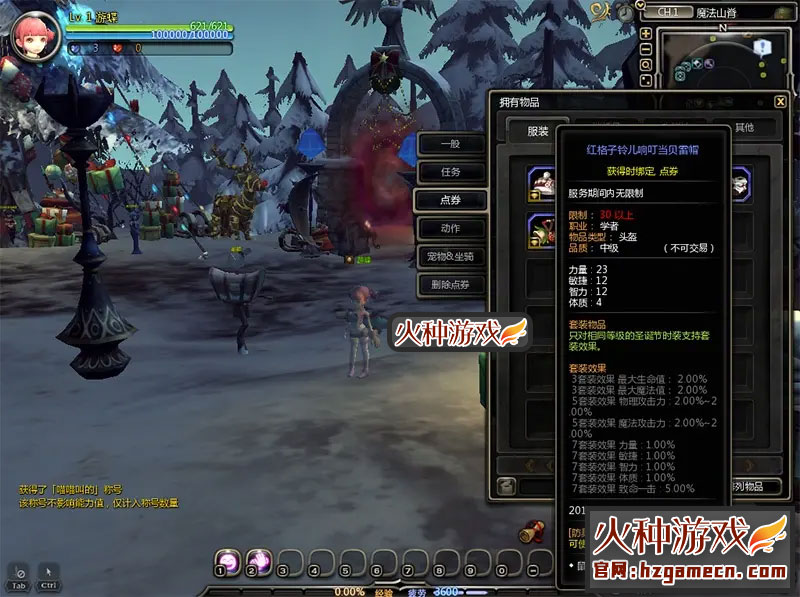Viewport: 800px width, 597px height.
Task: Open the CH 1 channel selector
Action: (x=668, y=12)
